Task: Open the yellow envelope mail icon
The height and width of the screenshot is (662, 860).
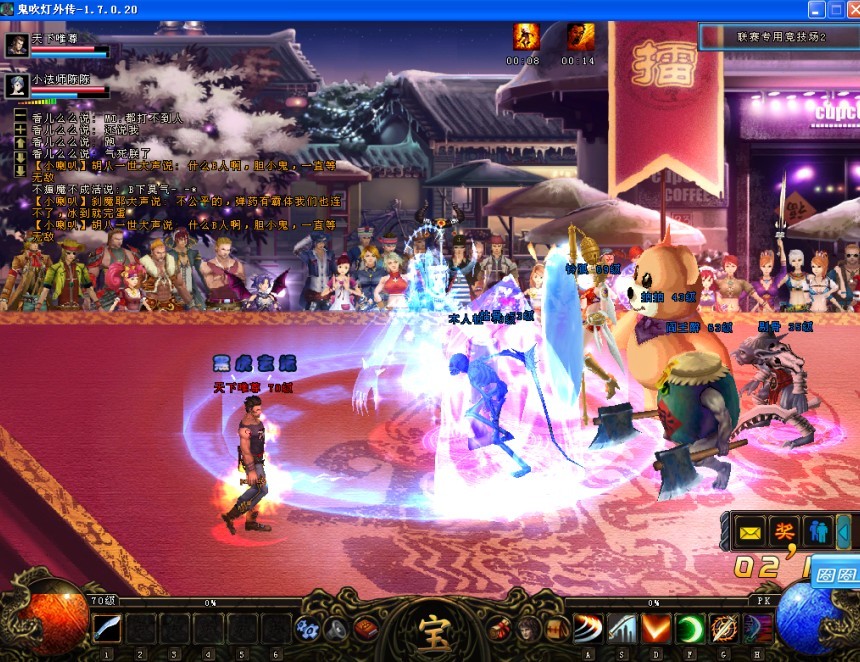Action: click(750, 529)
